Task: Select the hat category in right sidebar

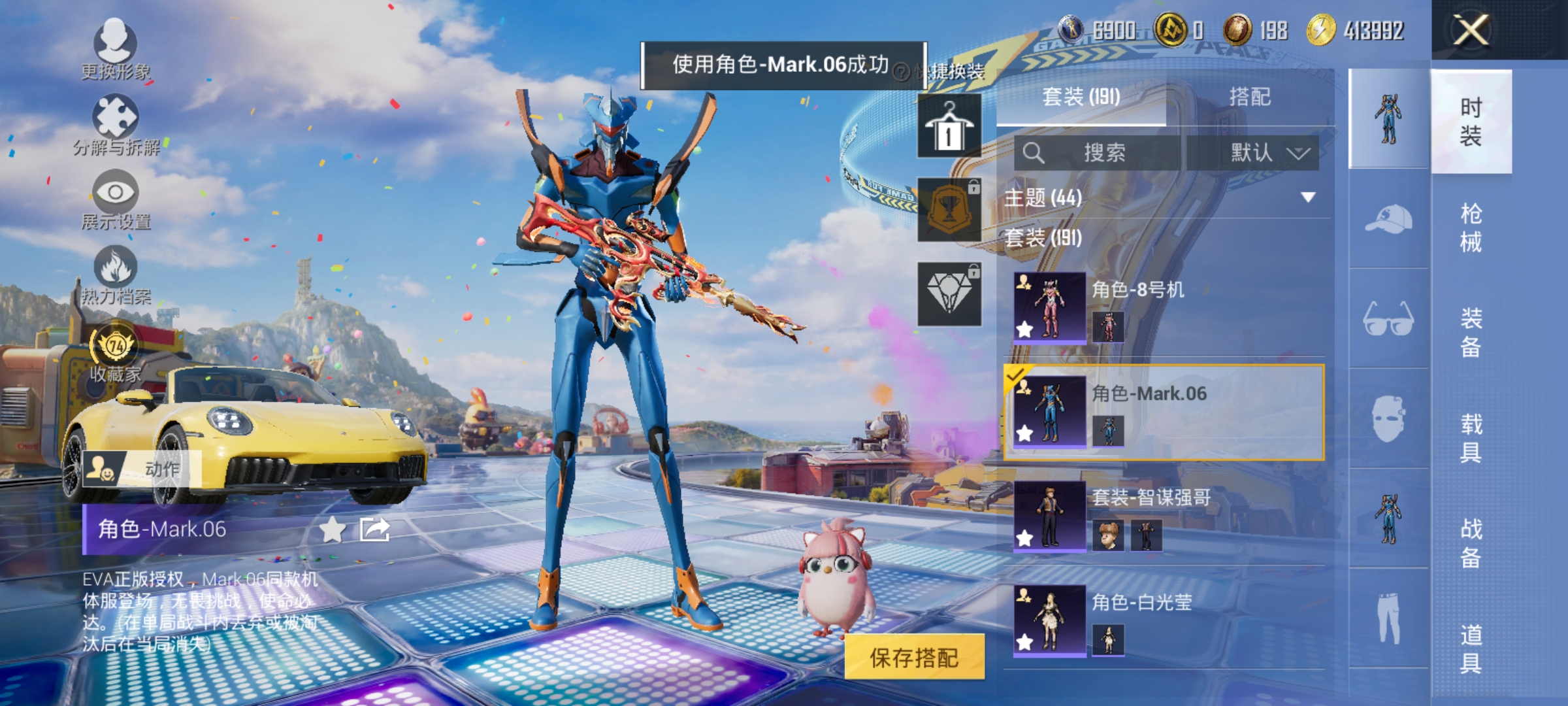Action: coord(1388,222)
